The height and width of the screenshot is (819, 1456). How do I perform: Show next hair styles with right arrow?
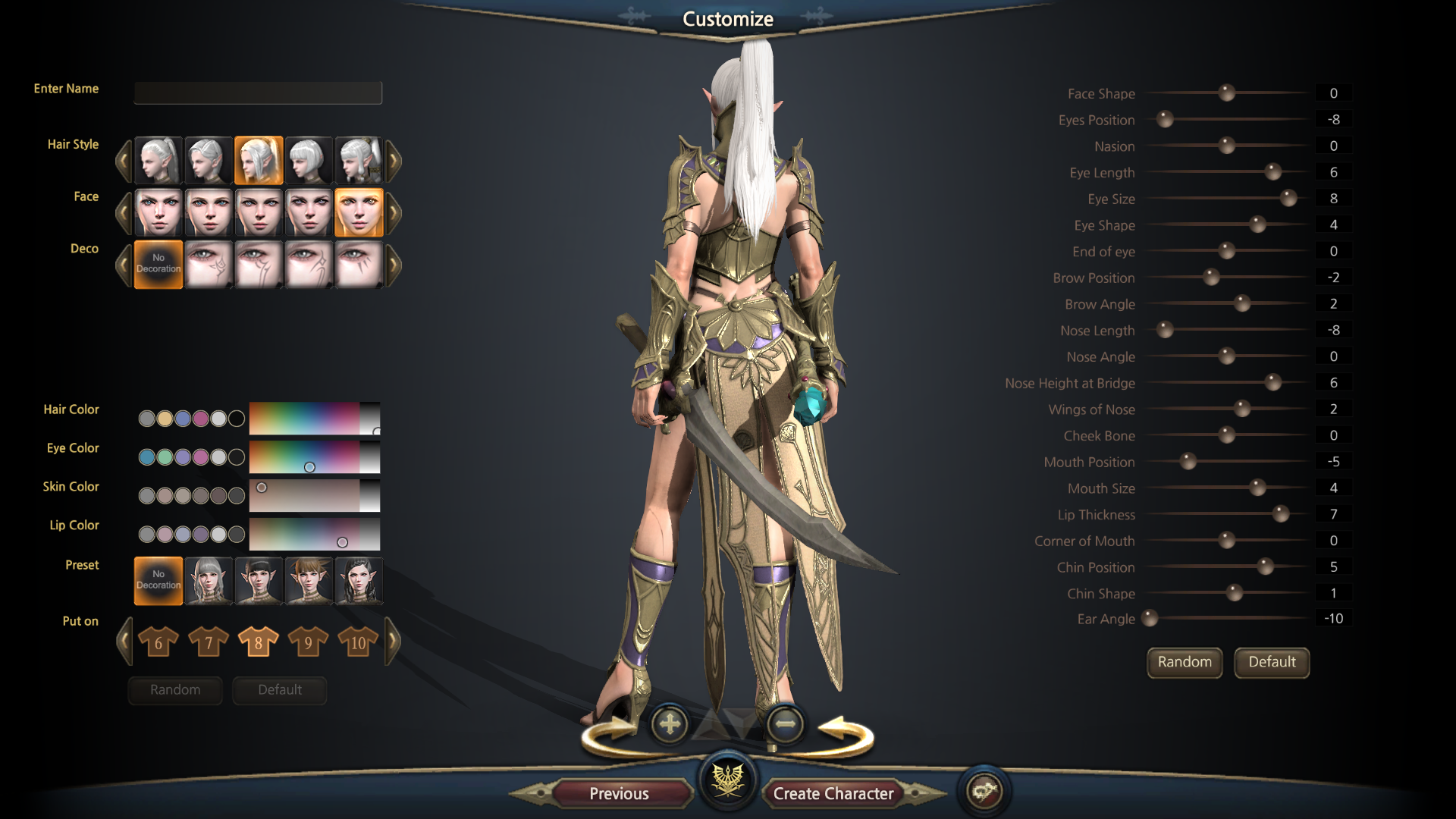(x=394, y=161)
